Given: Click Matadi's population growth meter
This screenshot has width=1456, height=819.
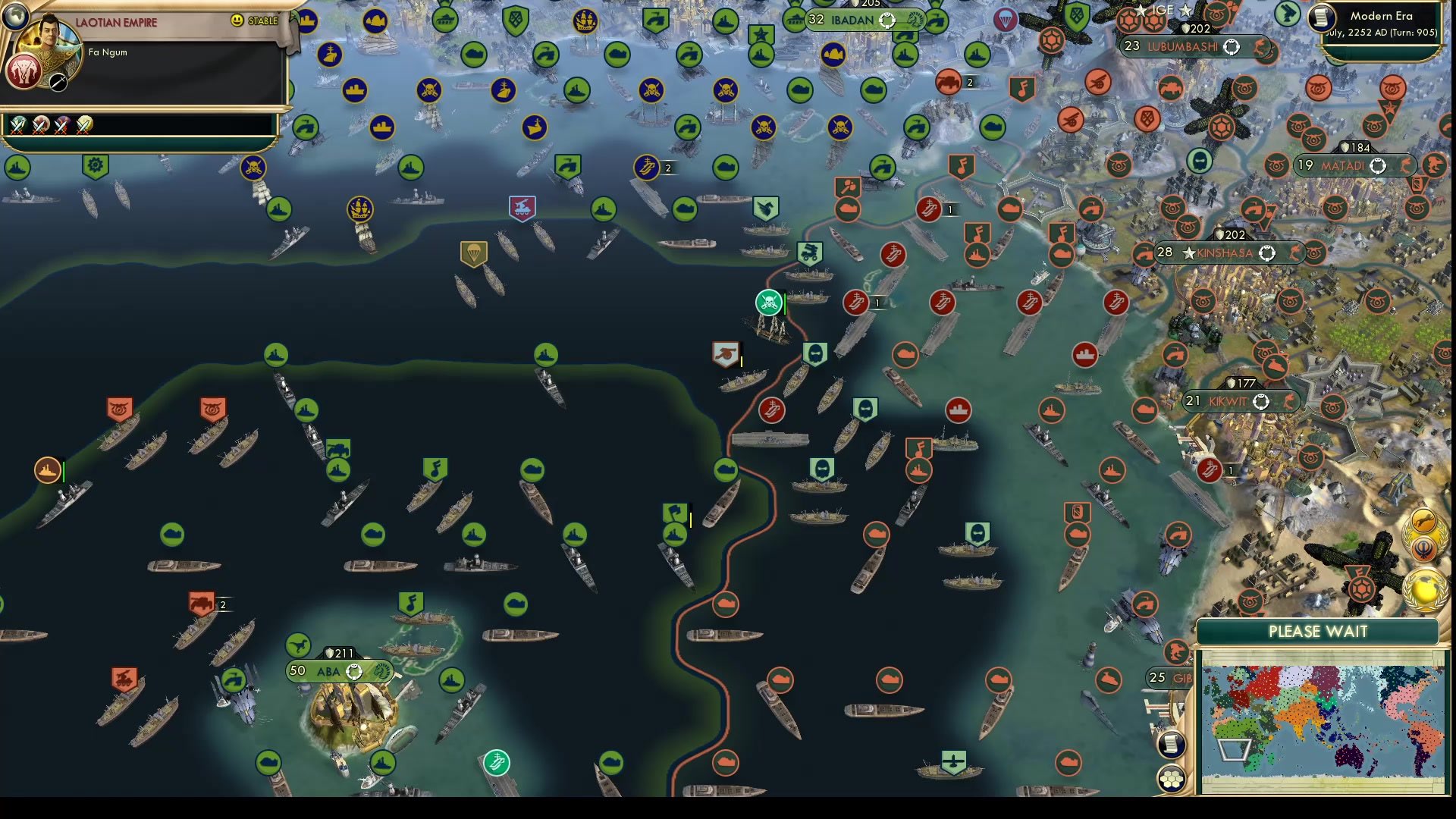Looking at the screenshot, I should 1377,165.
